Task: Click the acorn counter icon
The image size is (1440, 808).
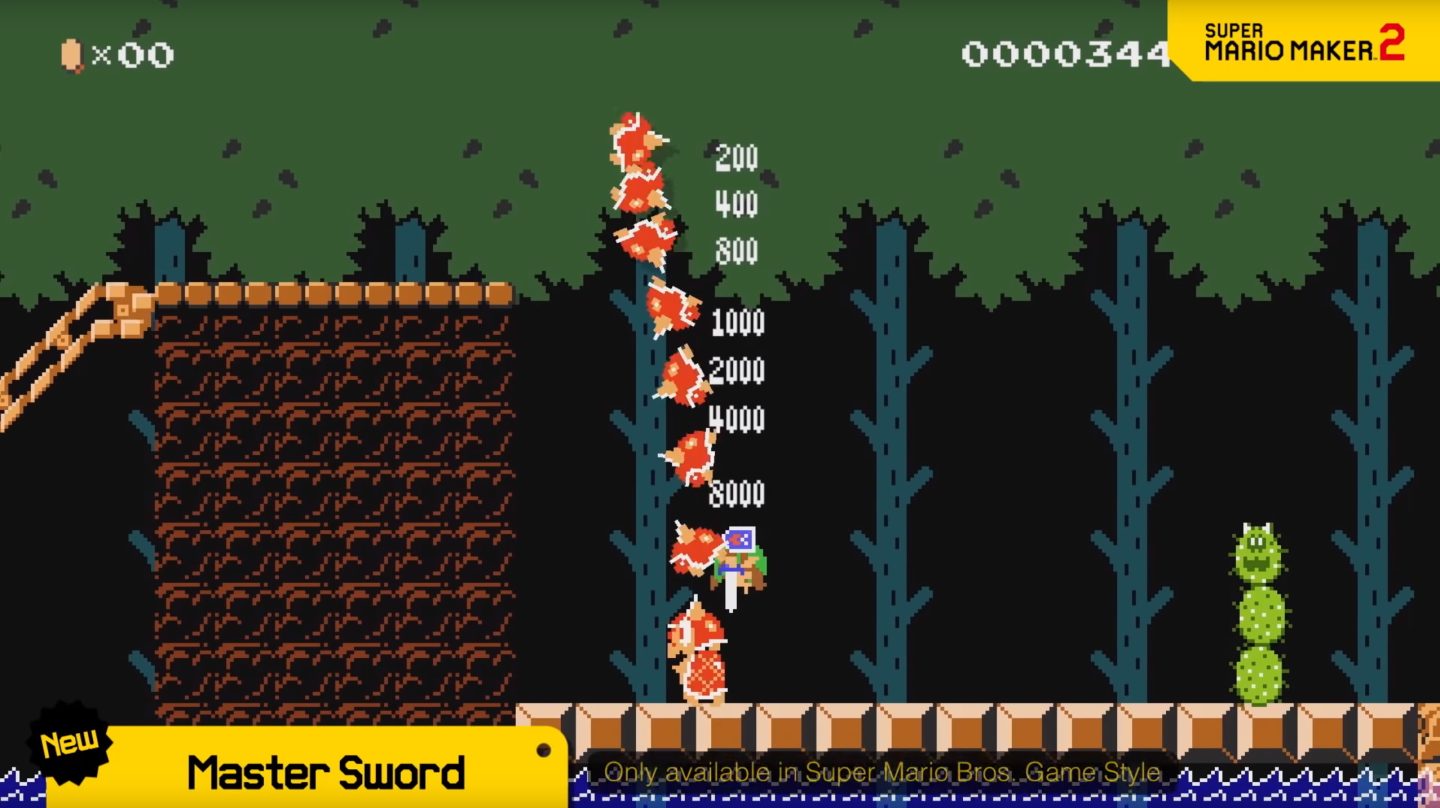Action: point(68,54)
